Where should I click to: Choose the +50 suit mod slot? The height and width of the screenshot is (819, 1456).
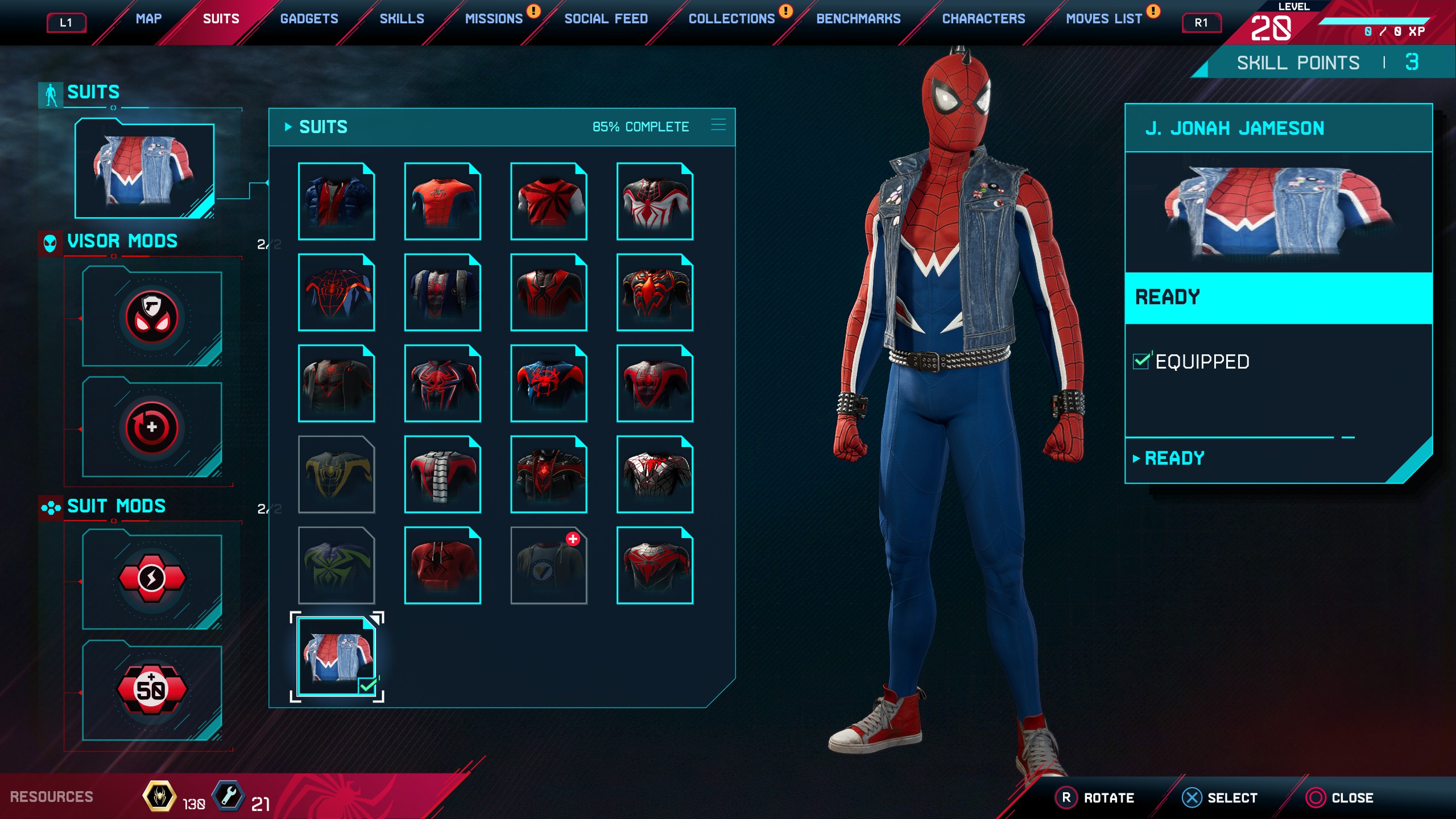(152, 689)
